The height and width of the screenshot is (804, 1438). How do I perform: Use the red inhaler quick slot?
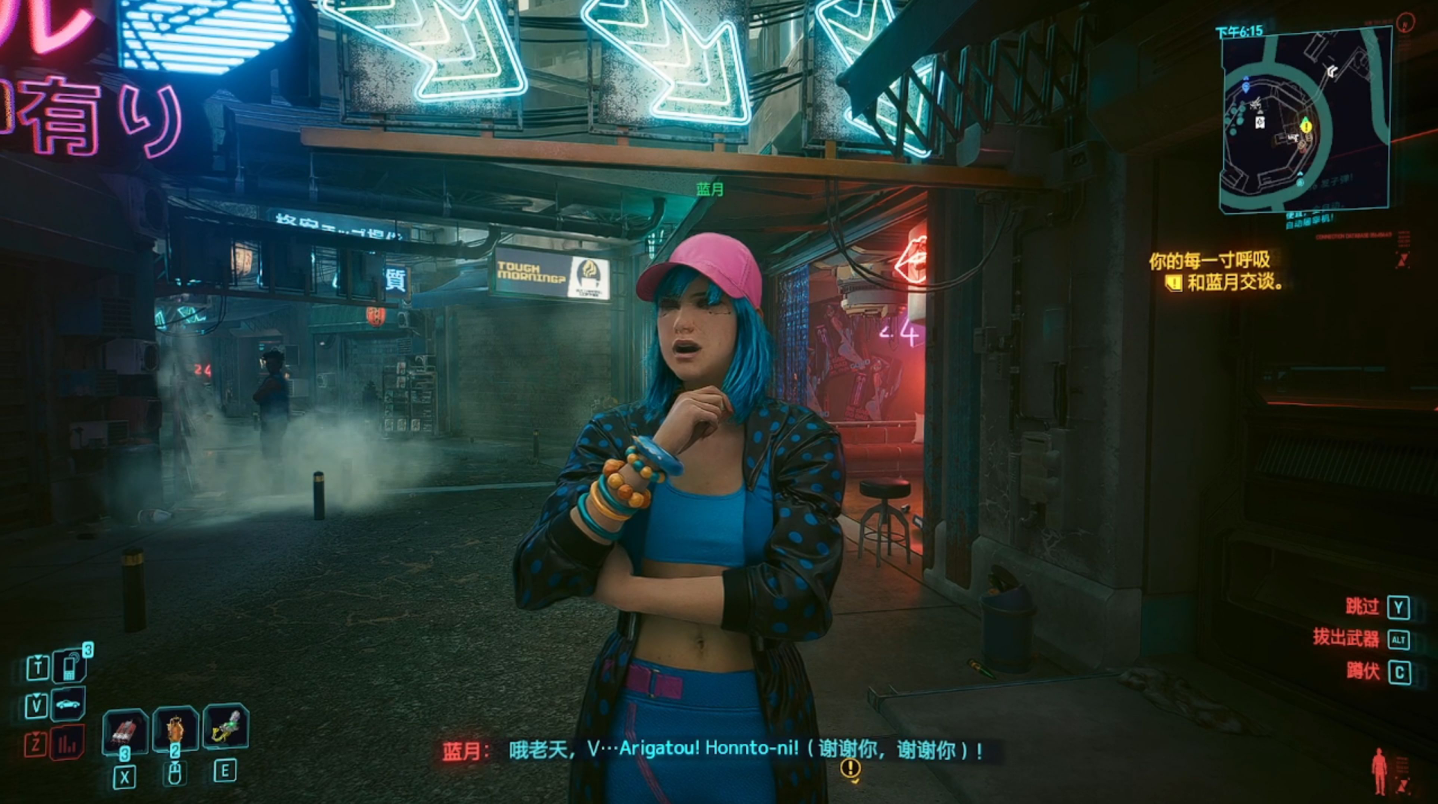click(125, 732)
